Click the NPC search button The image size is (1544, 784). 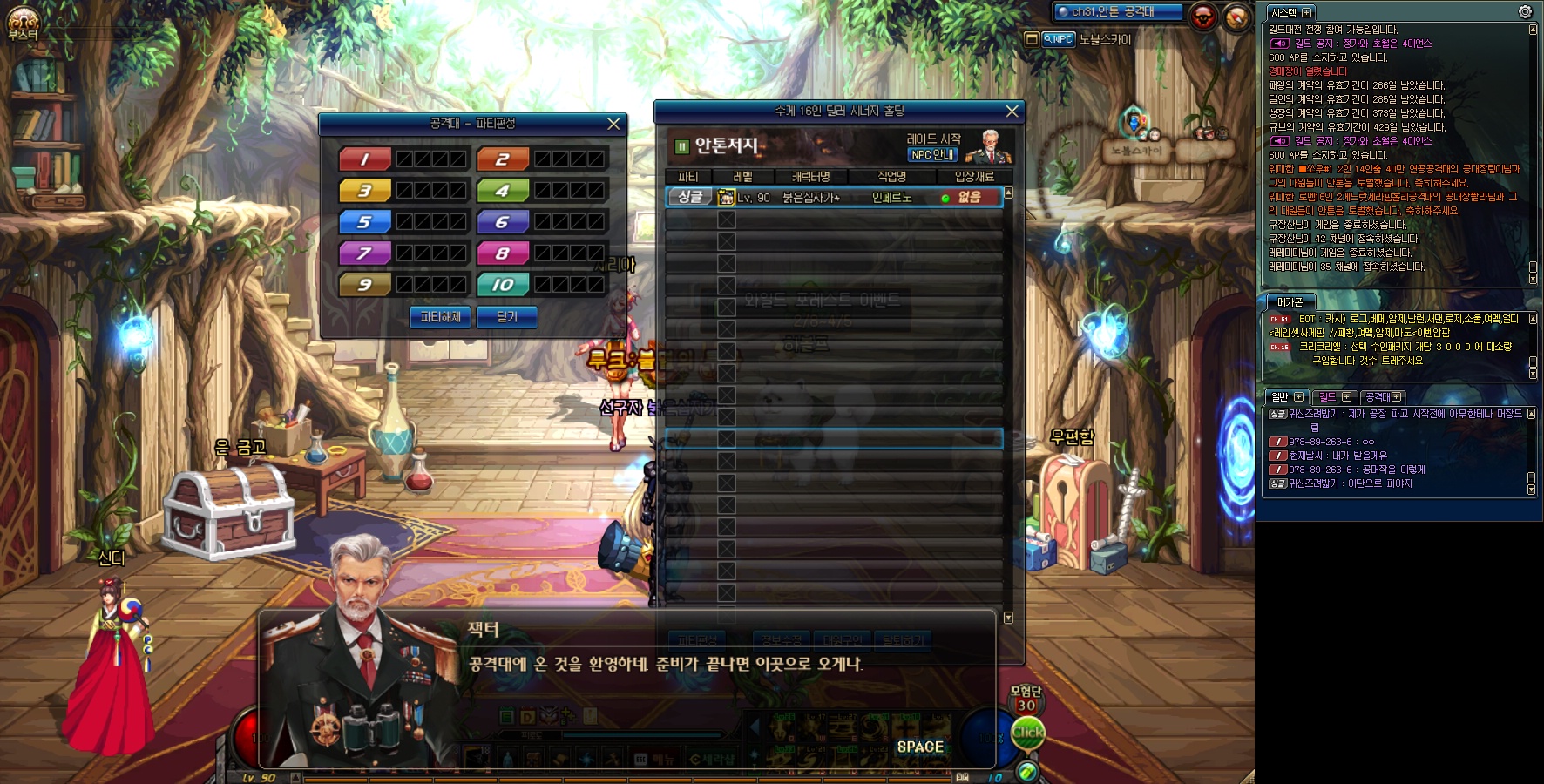[x=1059, y=39]
